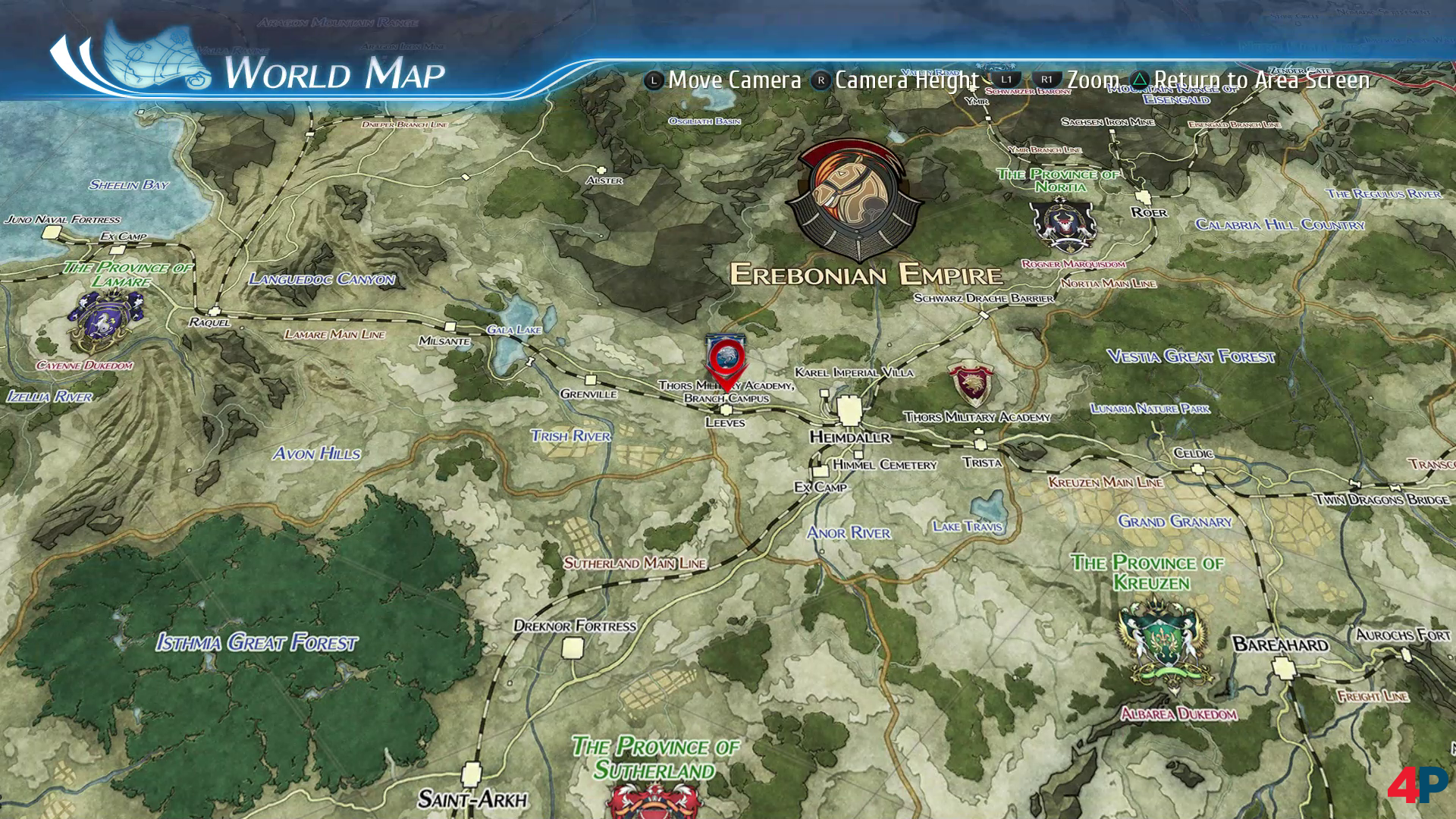Select the Heimdallr city marker

tap(848, 409)
